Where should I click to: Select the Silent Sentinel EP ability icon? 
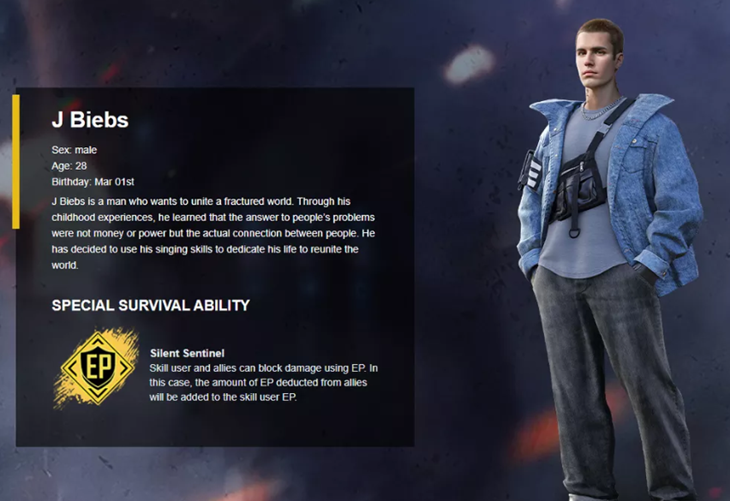coord(97,368)
